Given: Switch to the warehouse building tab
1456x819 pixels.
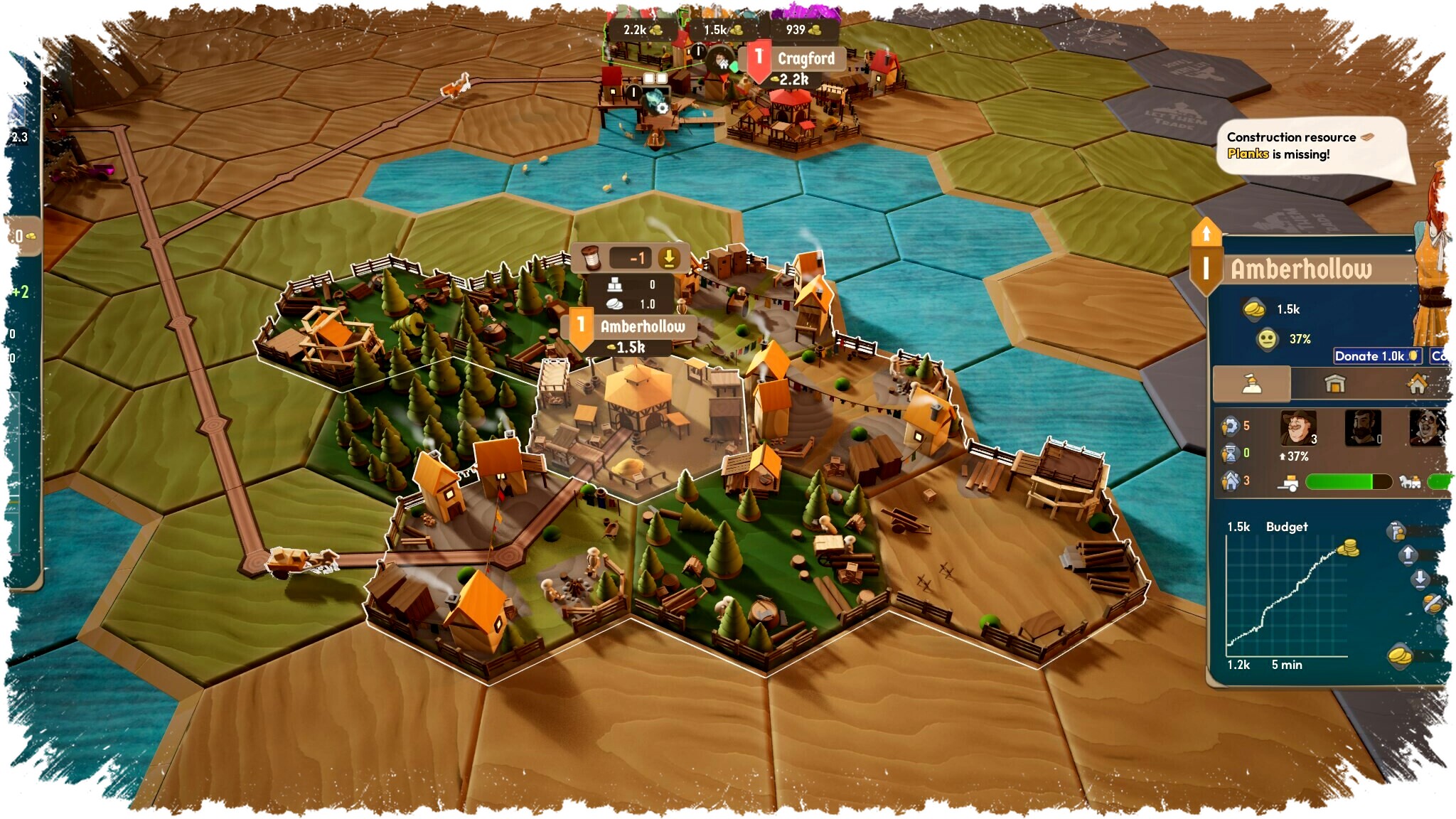Looking at the screenshot, I should click(1334, 385).
